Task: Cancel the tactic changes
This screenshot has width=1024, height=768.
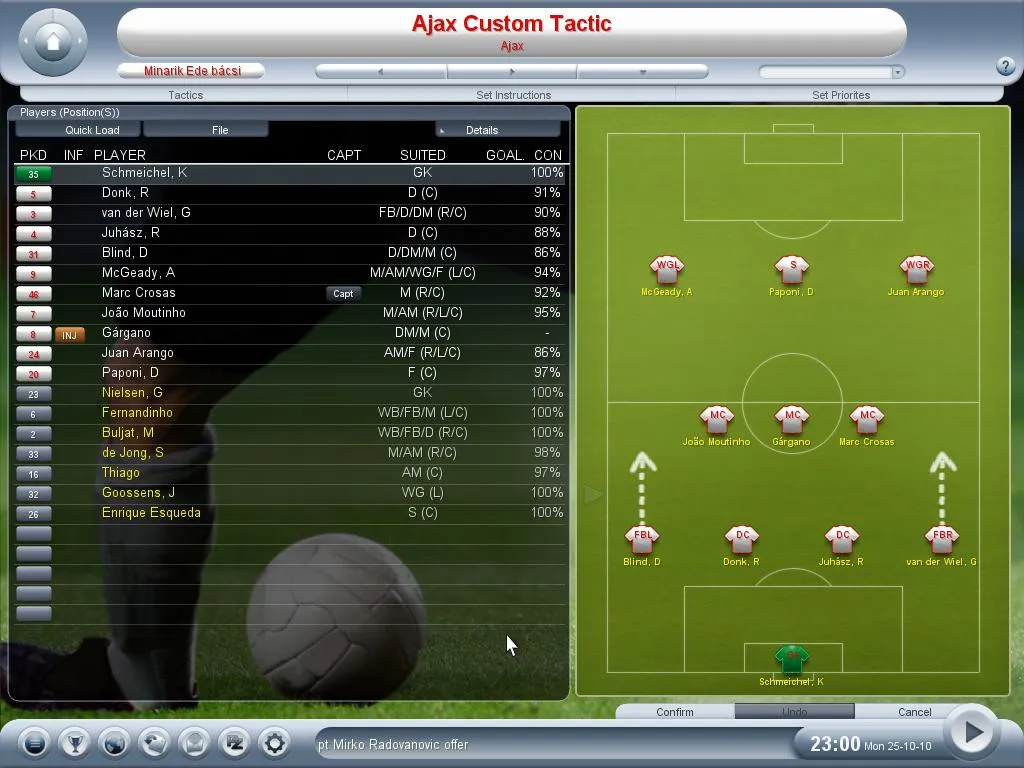Action: (914, 712)
